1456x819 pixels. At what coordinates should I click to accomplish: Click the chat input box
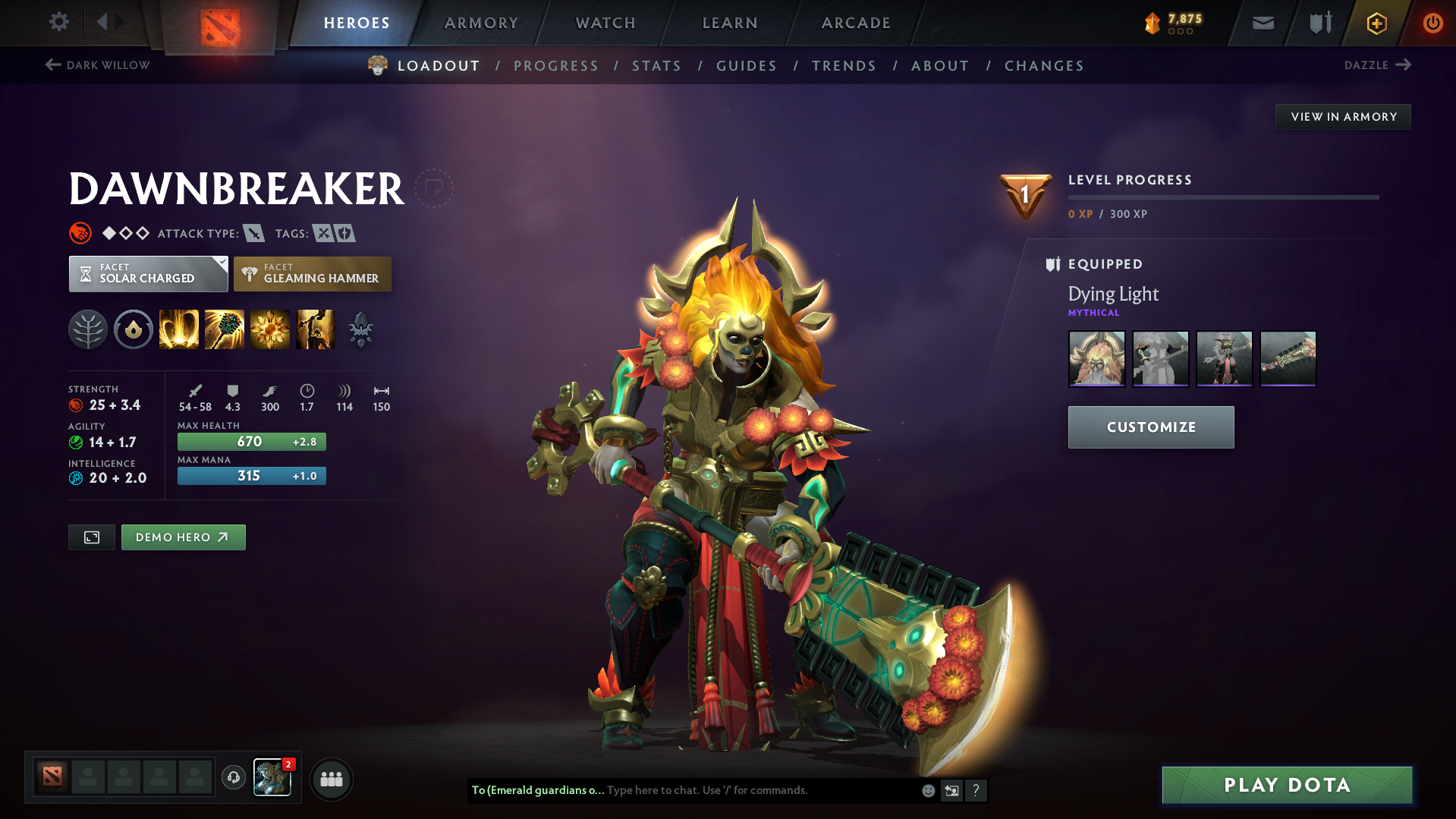tap(759, 790)
